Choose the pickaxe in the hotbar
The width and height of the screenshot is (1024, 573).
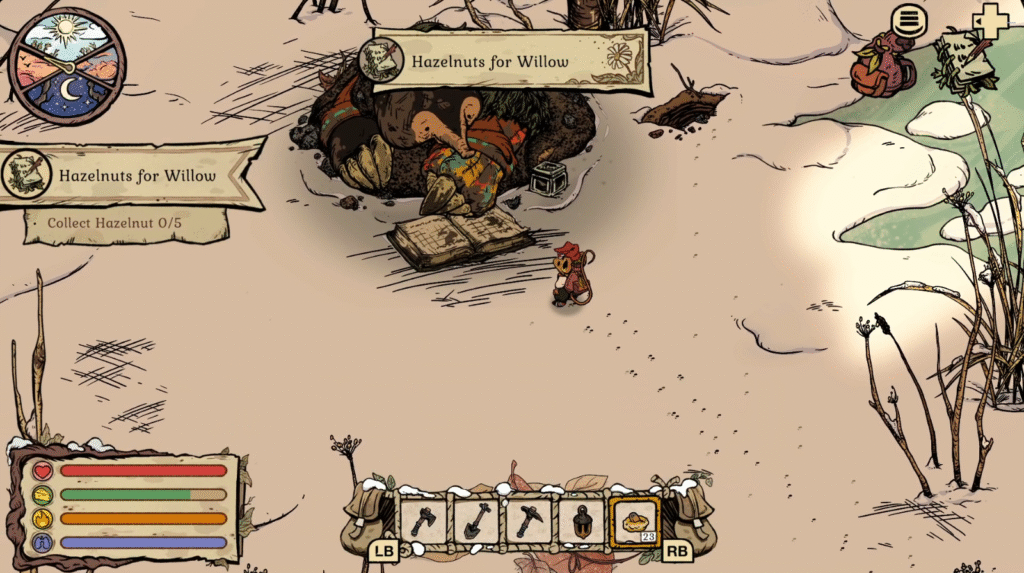pyautogui.click(x=528, y=520)
